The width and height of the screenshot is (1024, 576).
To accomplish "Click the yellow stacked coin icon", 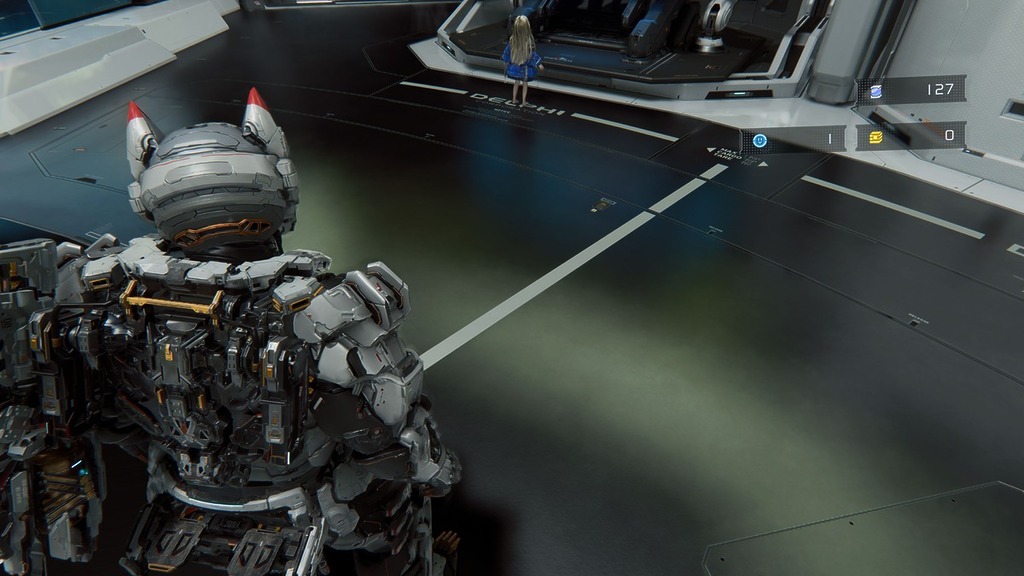I will (876, 136).
